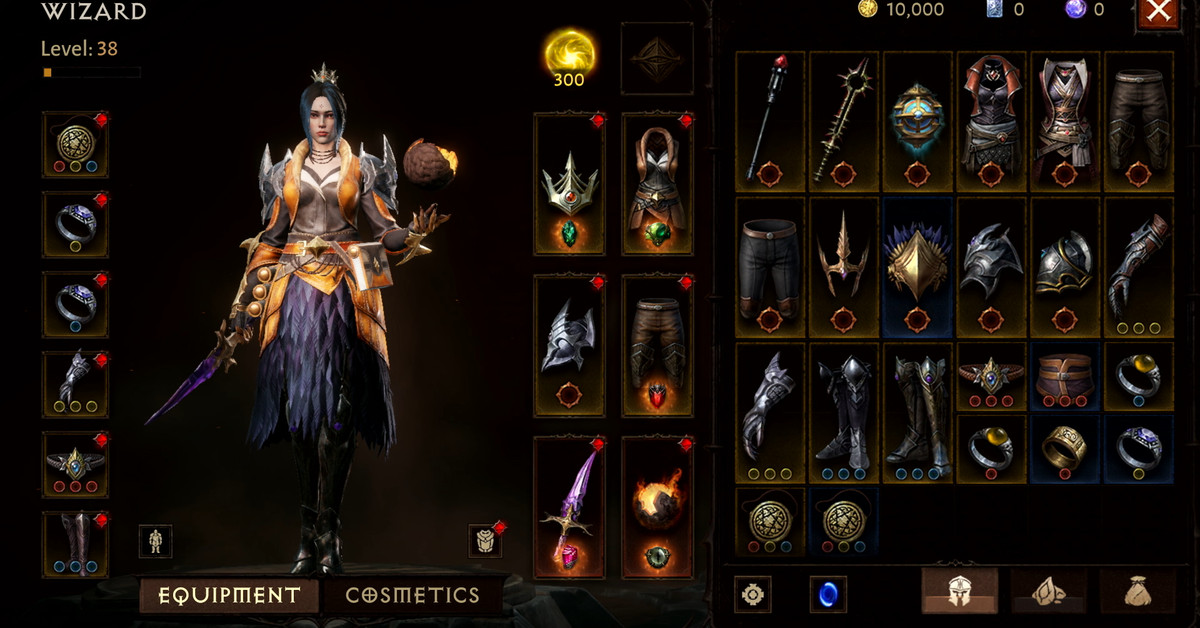
Task: Select the equipped amulet slot
Action: coord(75,145)
